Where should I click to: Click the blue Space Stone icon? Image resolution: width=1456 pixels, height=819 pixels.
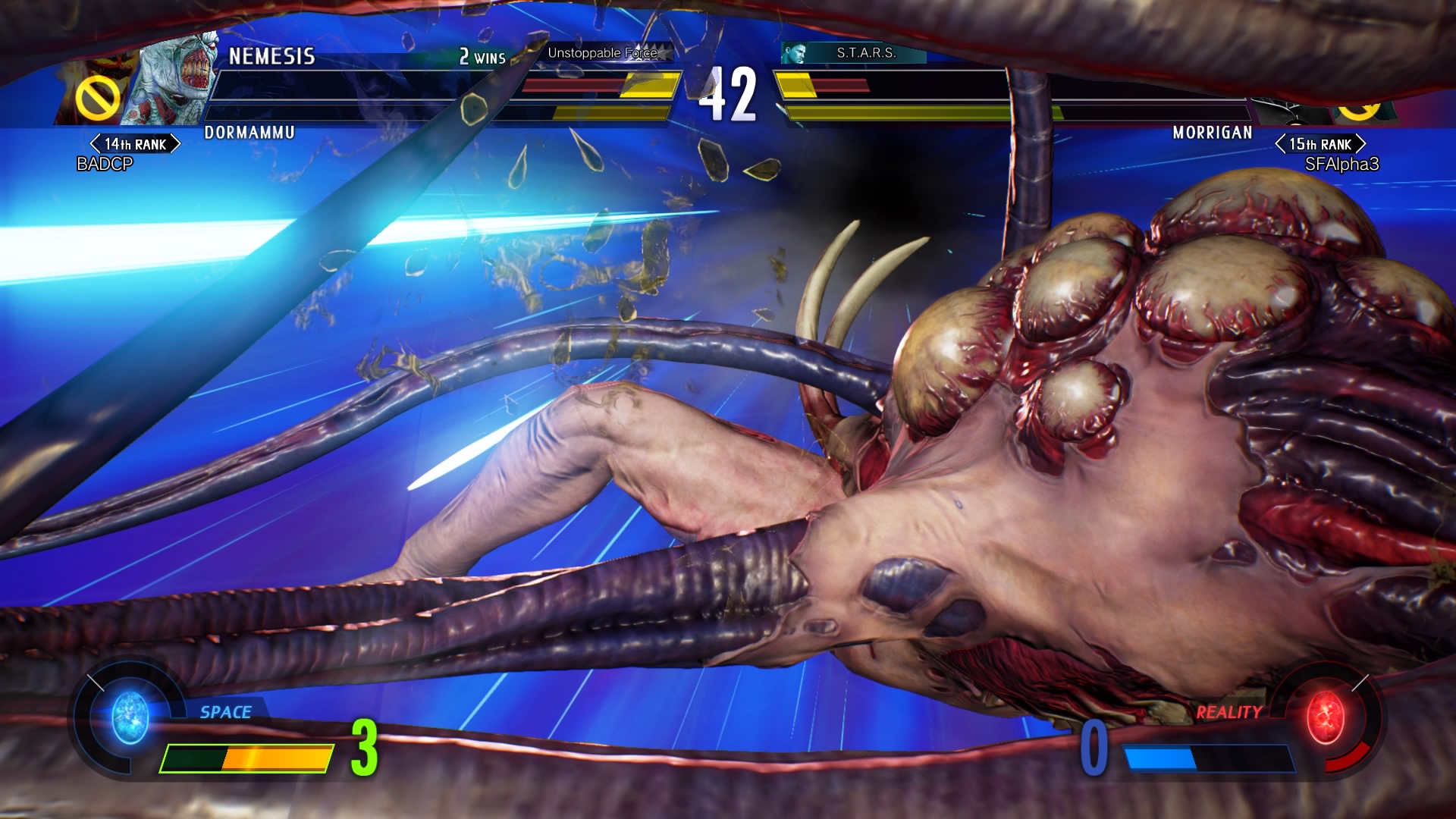click(130, 717)
